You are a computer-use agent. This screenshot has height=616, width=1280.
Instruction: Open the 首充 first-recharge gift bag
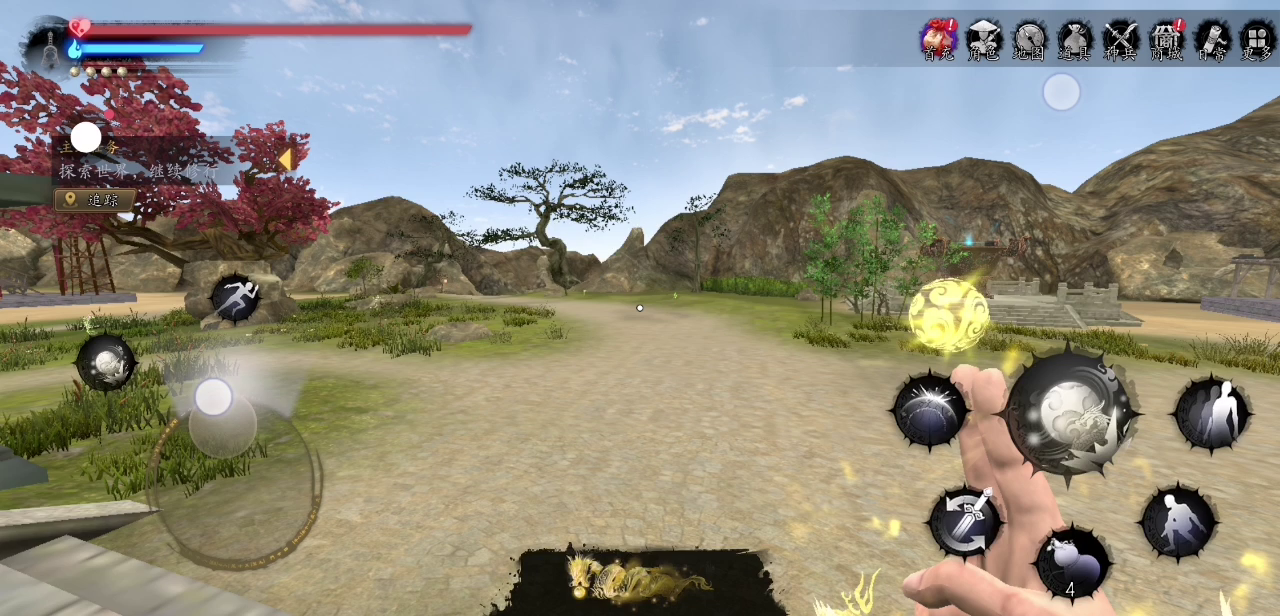tap(938, 40)
